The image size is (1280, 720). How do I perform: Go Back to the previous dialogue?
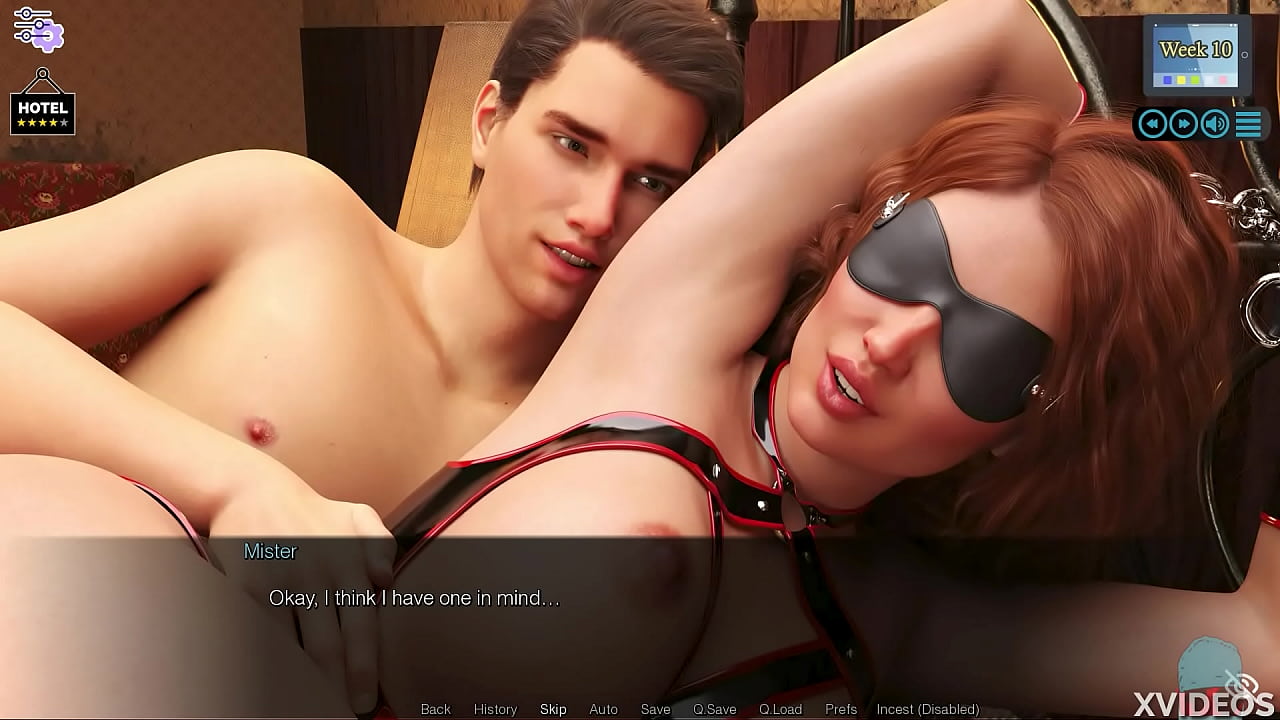[435, 709]
